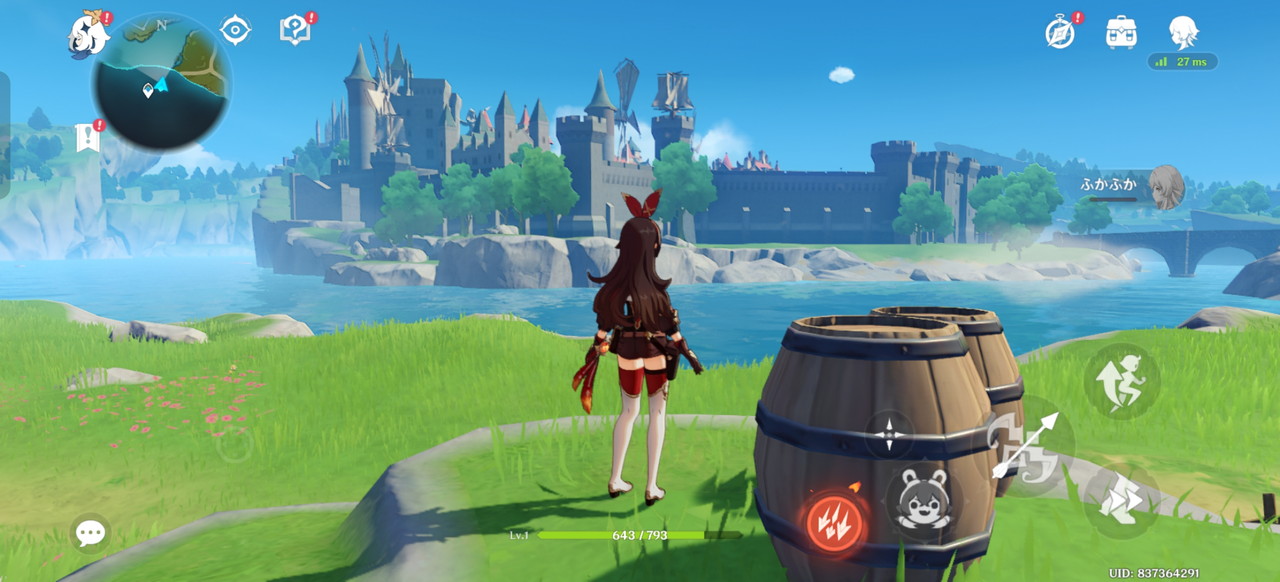Open the backpack inventory

pyautogui.click(x=1121, y=32)
